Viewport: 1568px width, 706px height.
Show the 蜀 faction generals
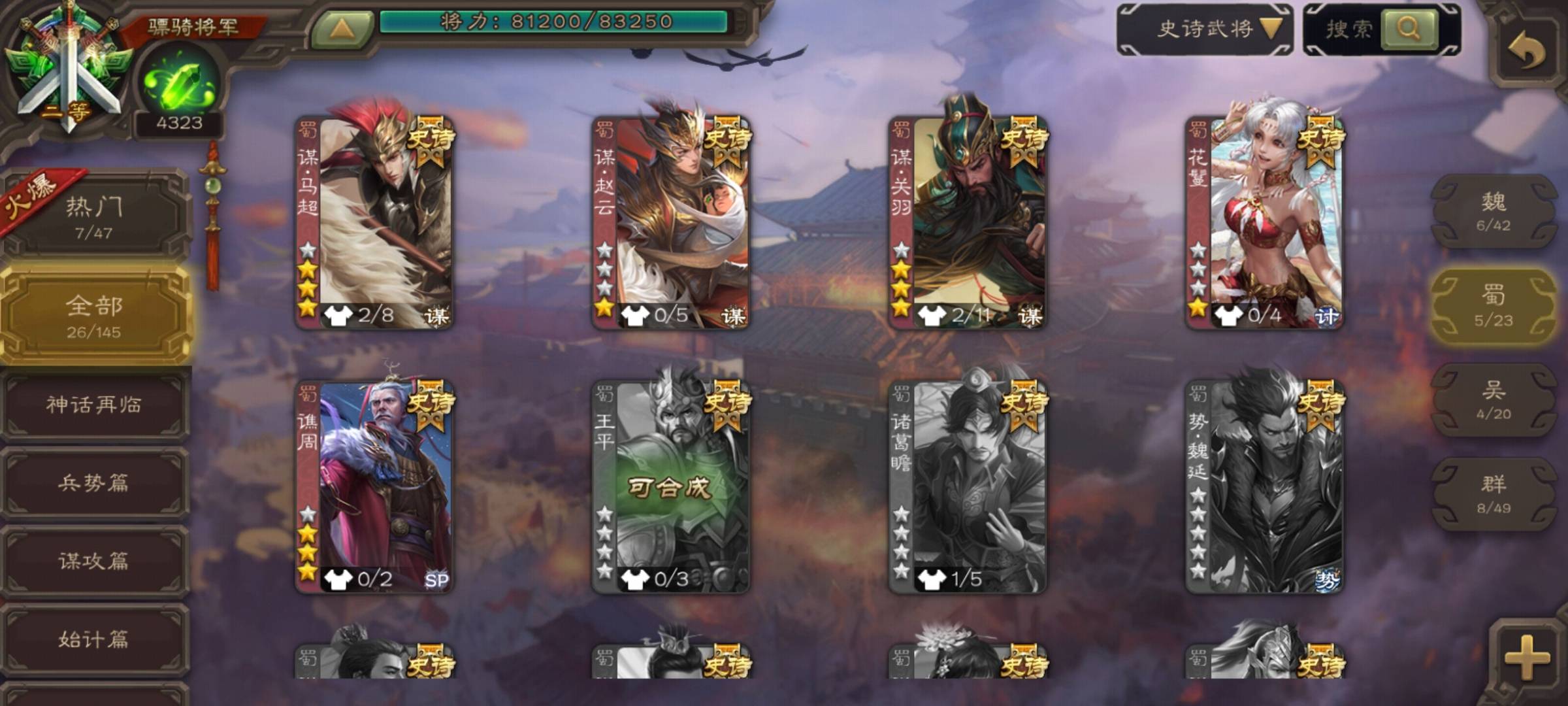point(1494,306)
